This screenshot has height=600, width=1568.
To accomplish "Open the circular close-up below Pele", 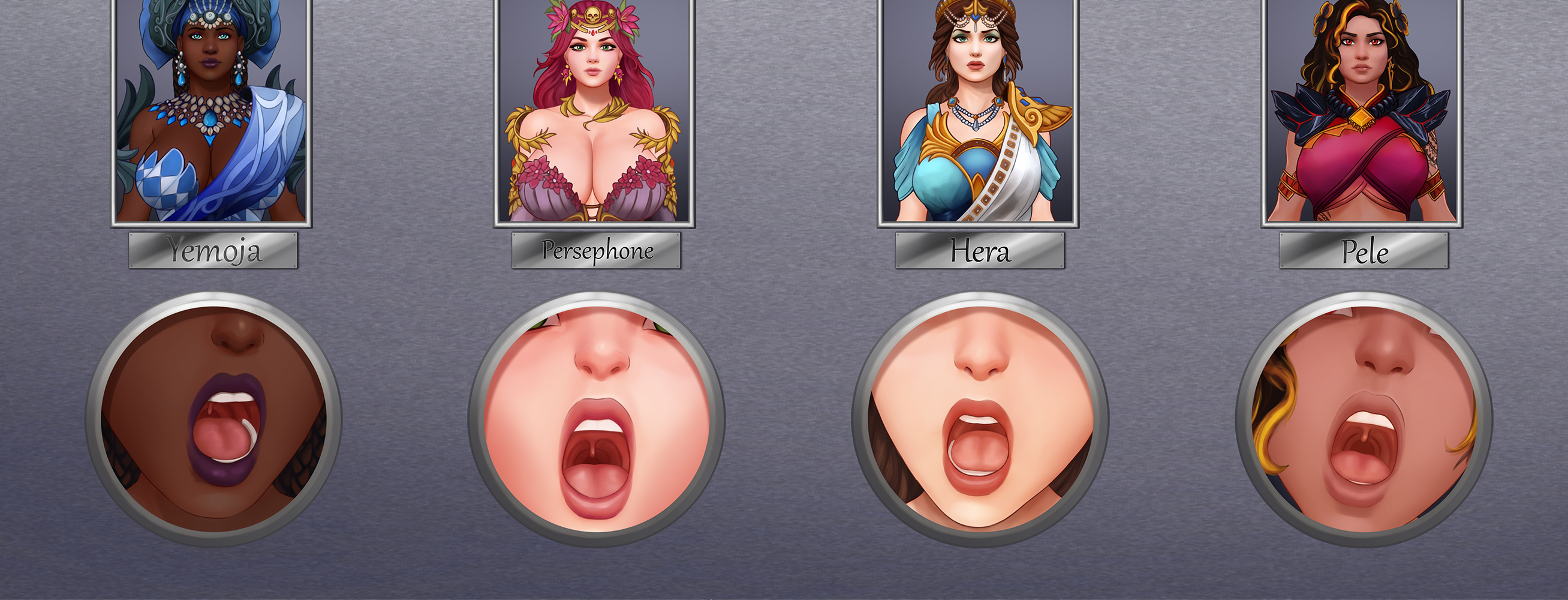I will [x=1364, y=419].
